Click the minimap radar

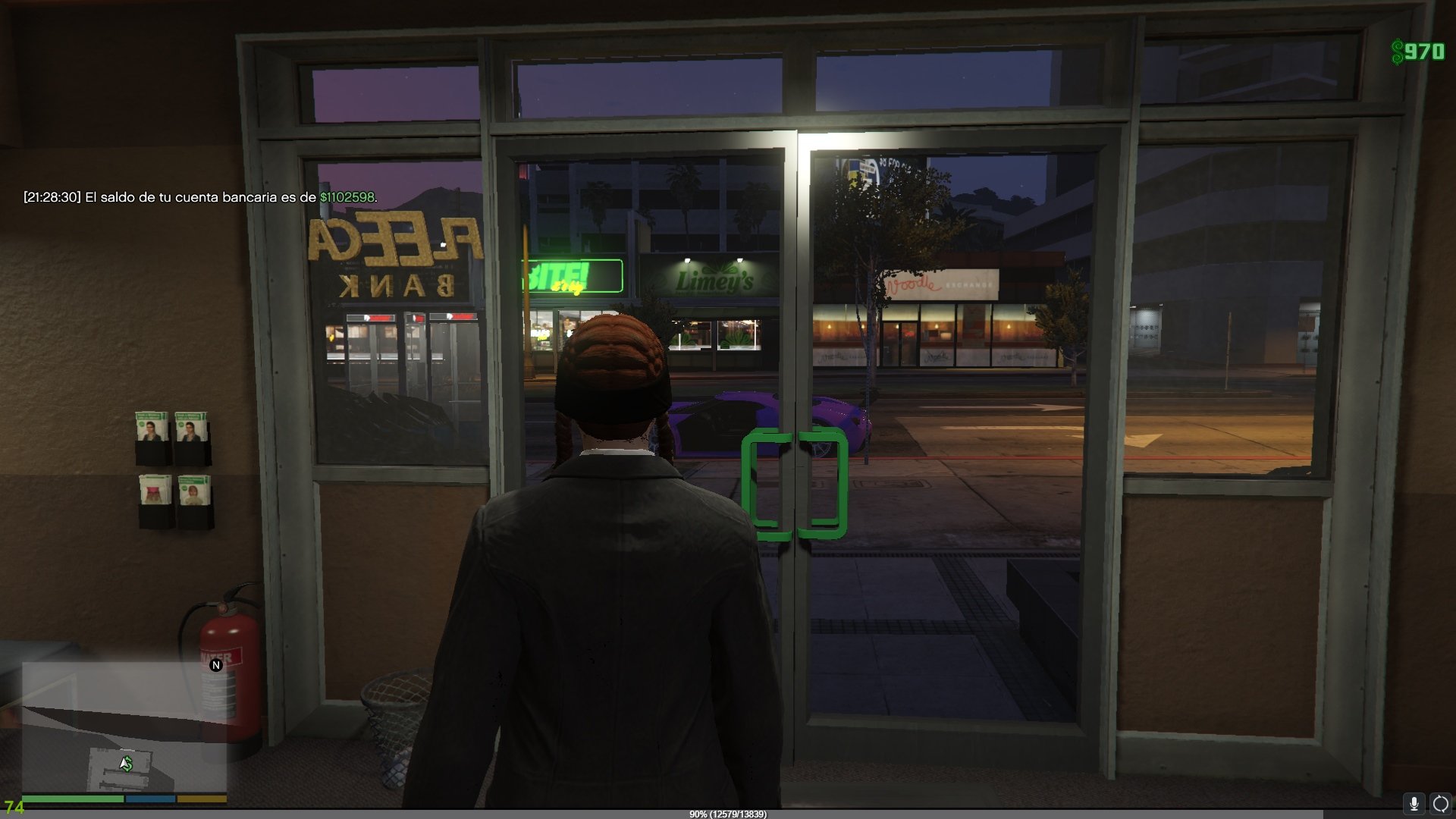pos(124,726)
